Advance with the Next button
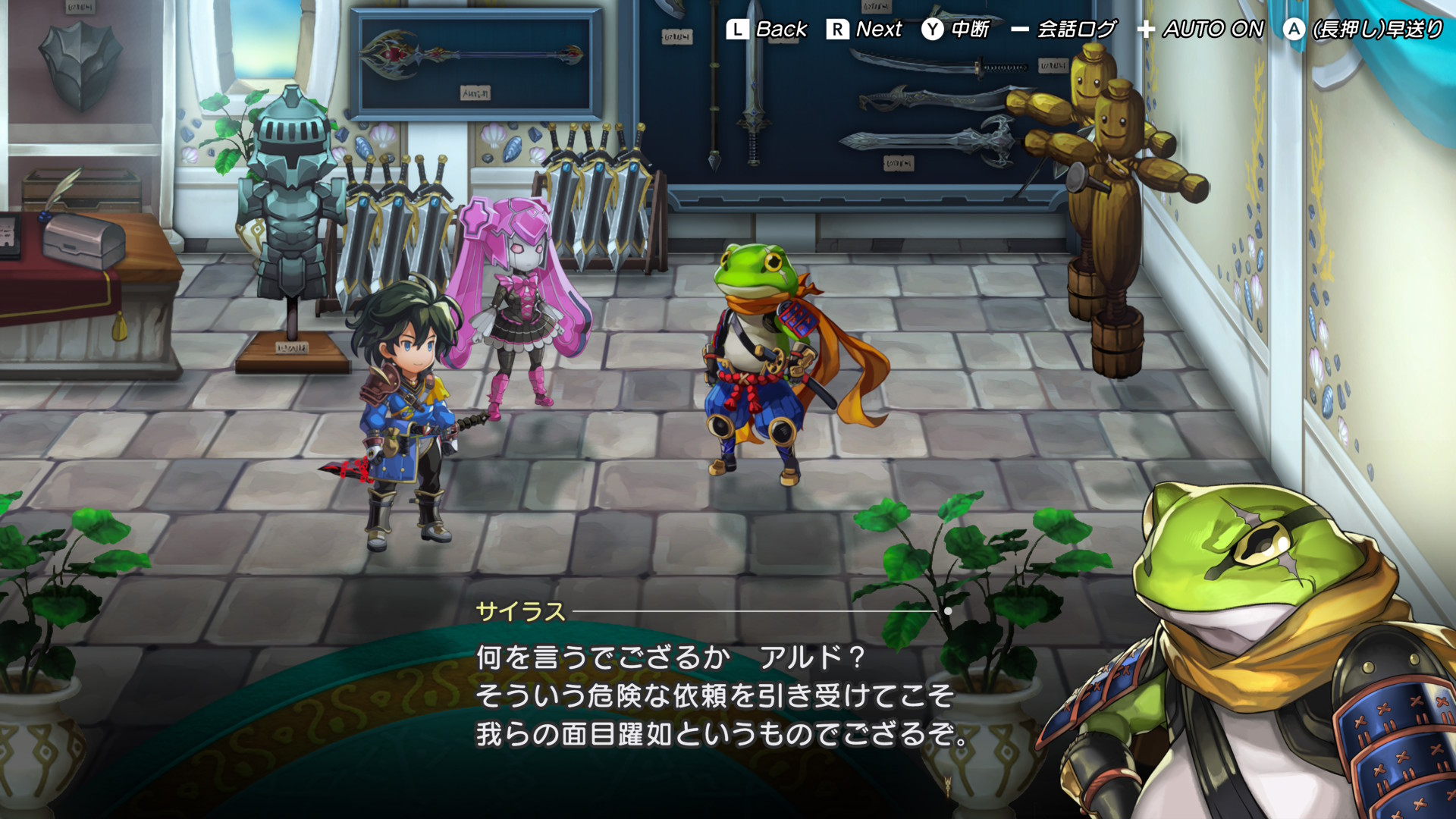The width and height of the screenshot is (1456, 819). tap(864, 30)
